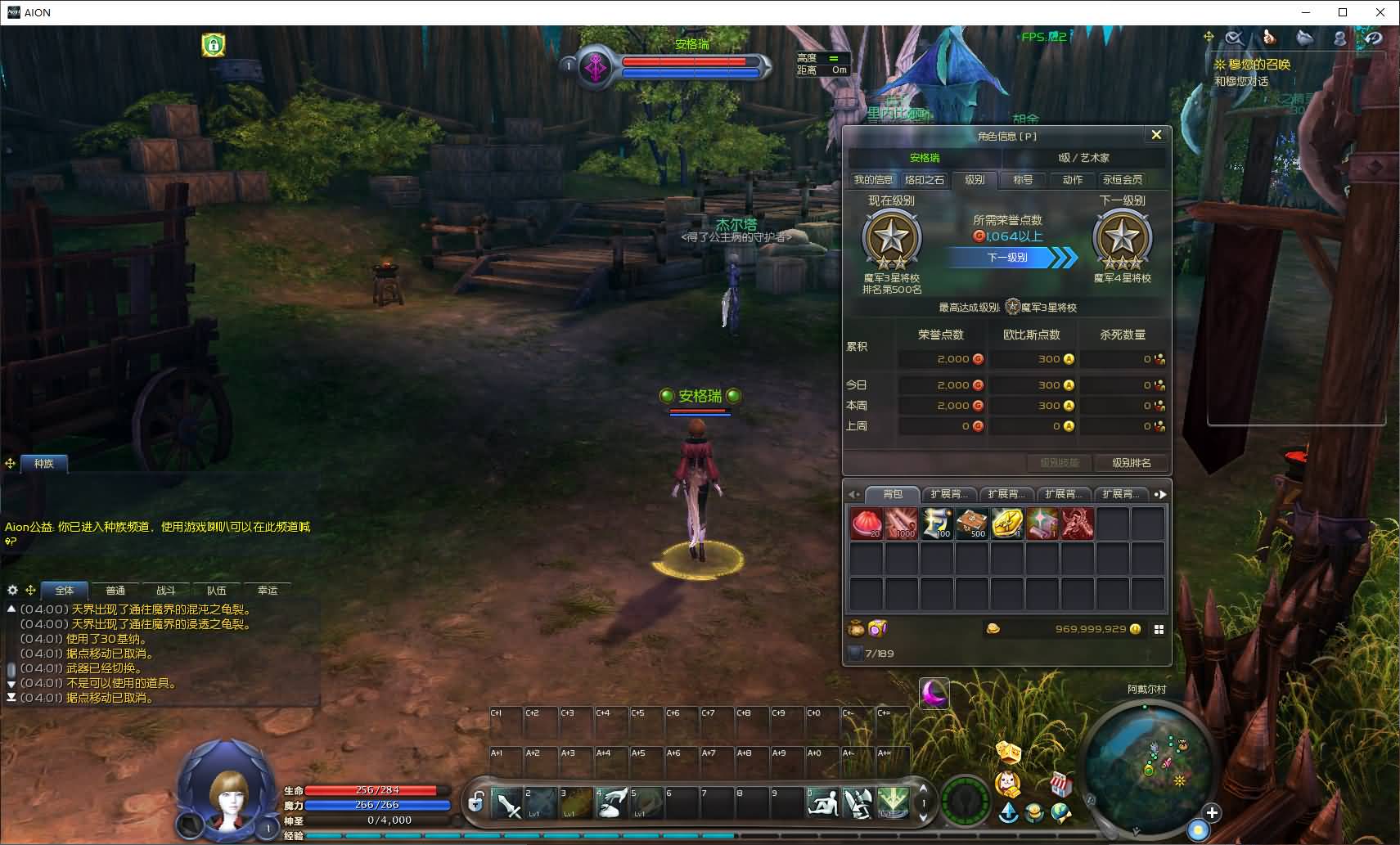This screenshot has height=845, width=1400.
Task: Zoom in with the minimap plus button
Action: (x=1212, y=813)
